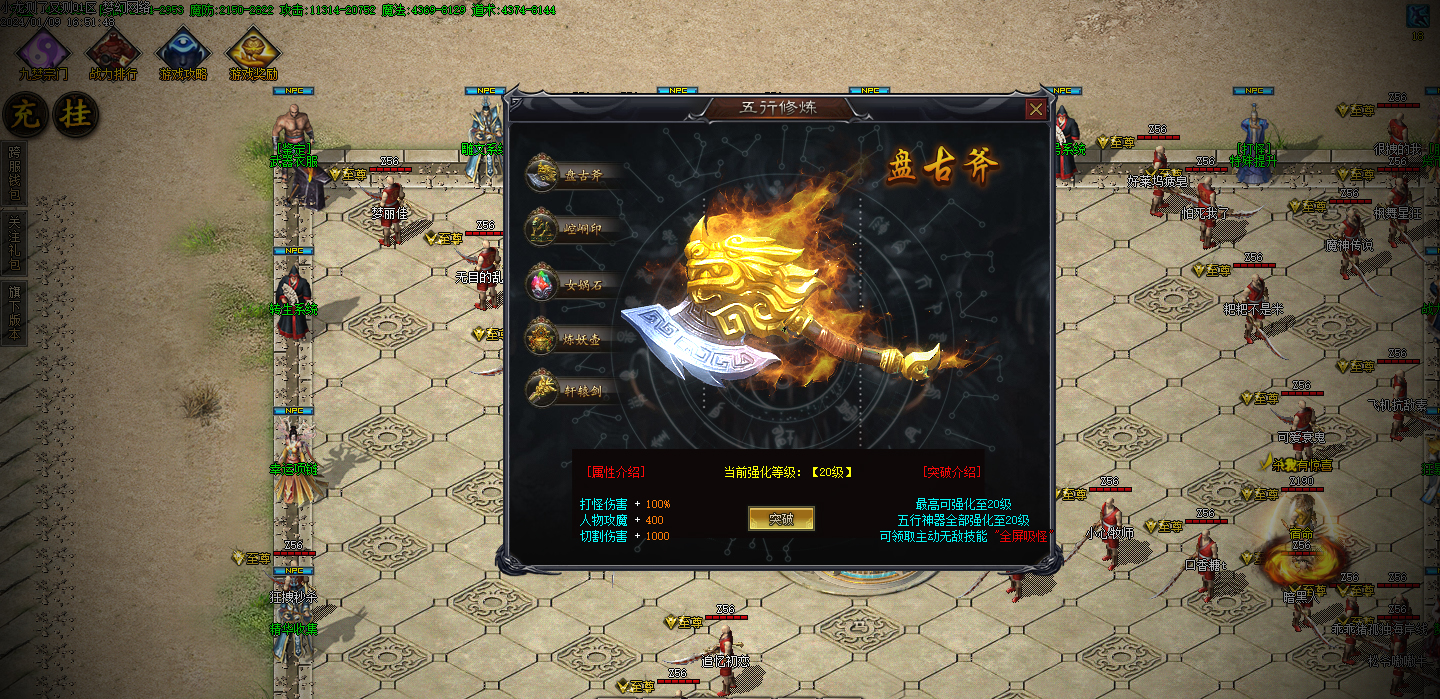The image size is (1440, 699).
Task: Open the 游戏攻略 game guide
Action: pyautogui.click(x=182, y=52)
